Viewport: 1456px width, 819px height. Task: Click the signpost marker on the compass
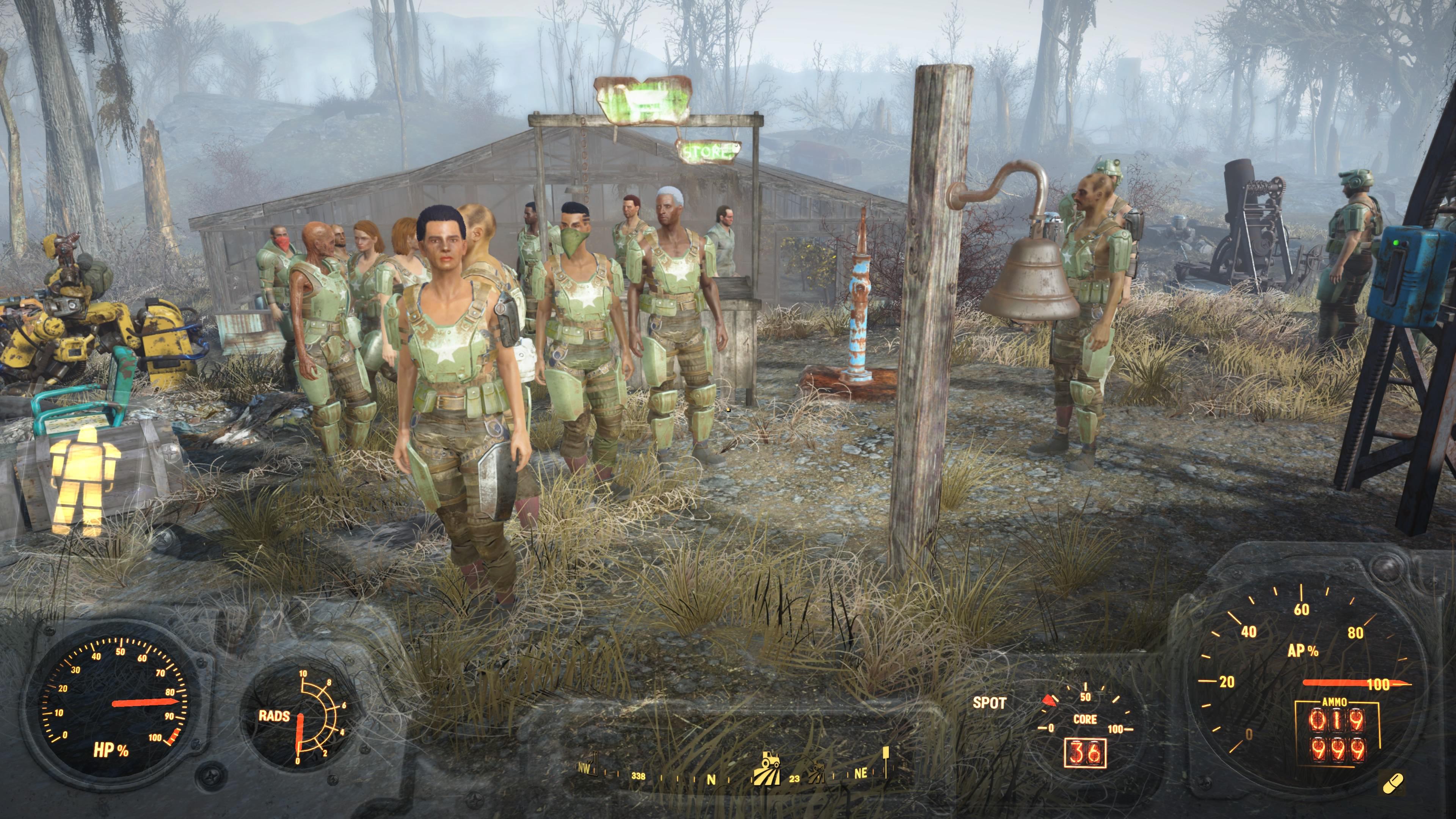point(886,758)
